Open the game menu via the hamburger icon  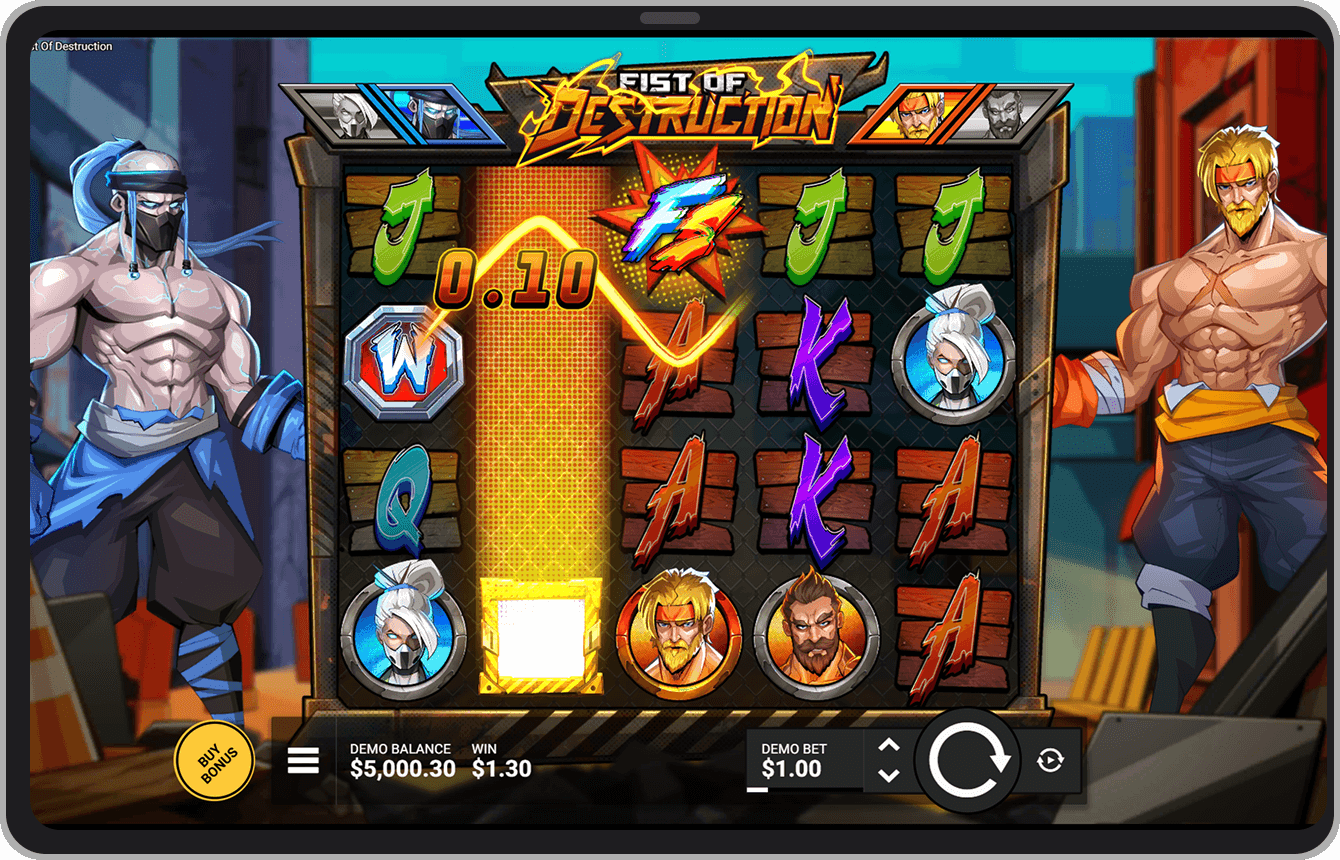(x=302, y=760)
